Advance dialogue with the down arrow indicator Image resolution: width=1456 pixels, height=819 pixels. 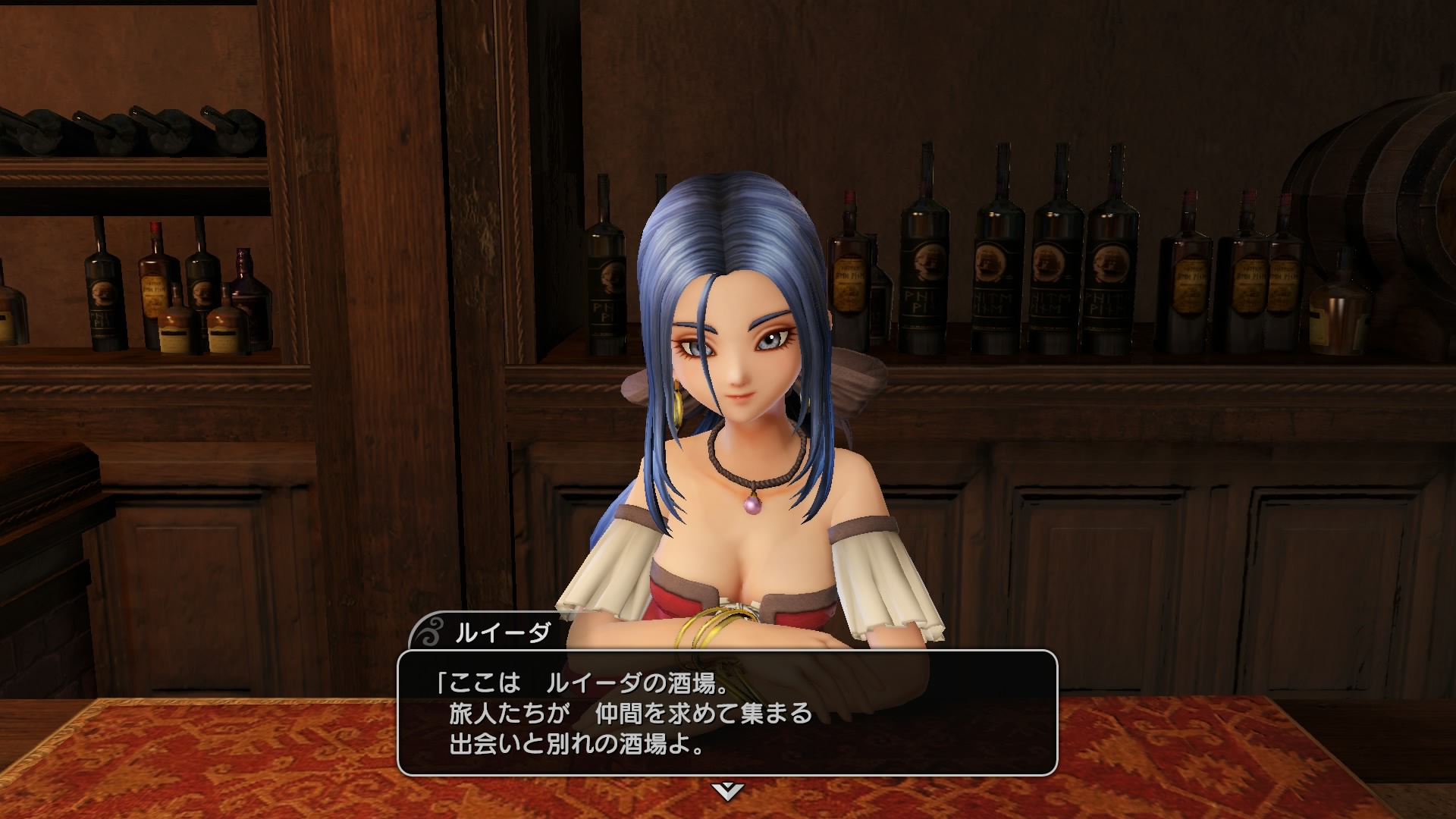pyautogui.click(x=727, y=792)
